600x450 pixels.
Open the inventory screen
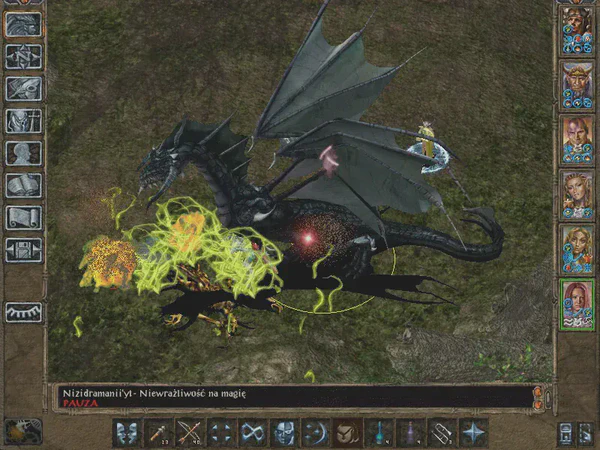point(23,121)
